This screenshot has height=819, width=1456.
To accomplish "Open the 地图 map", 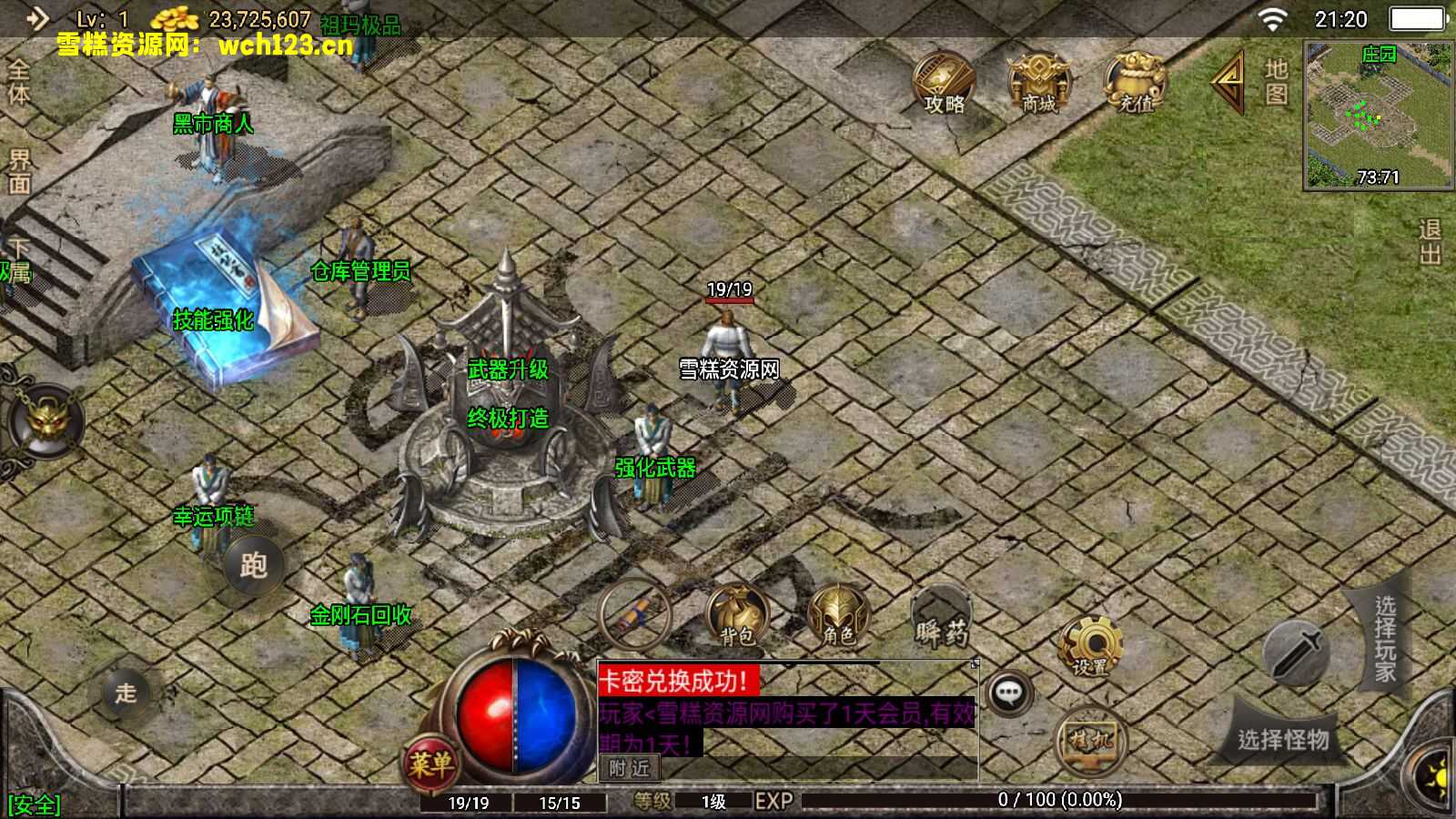I will tap(1276, 82).
